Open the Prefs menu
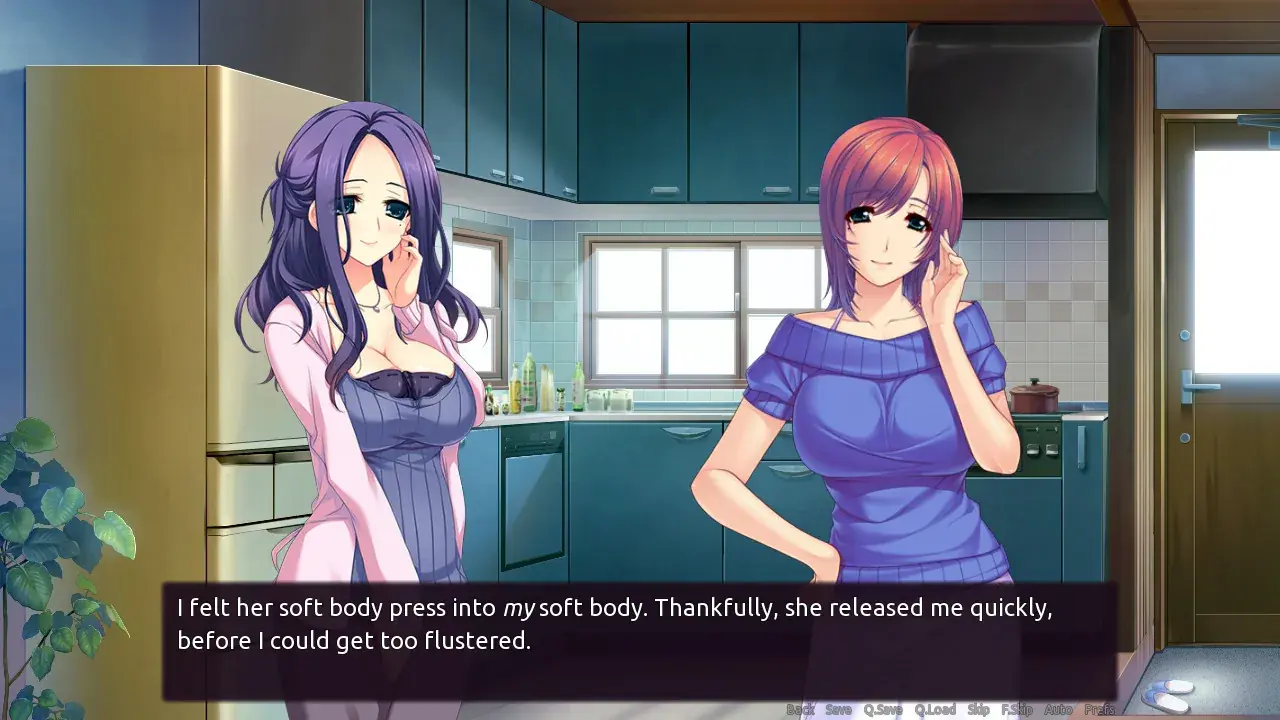 [1100, 710]
